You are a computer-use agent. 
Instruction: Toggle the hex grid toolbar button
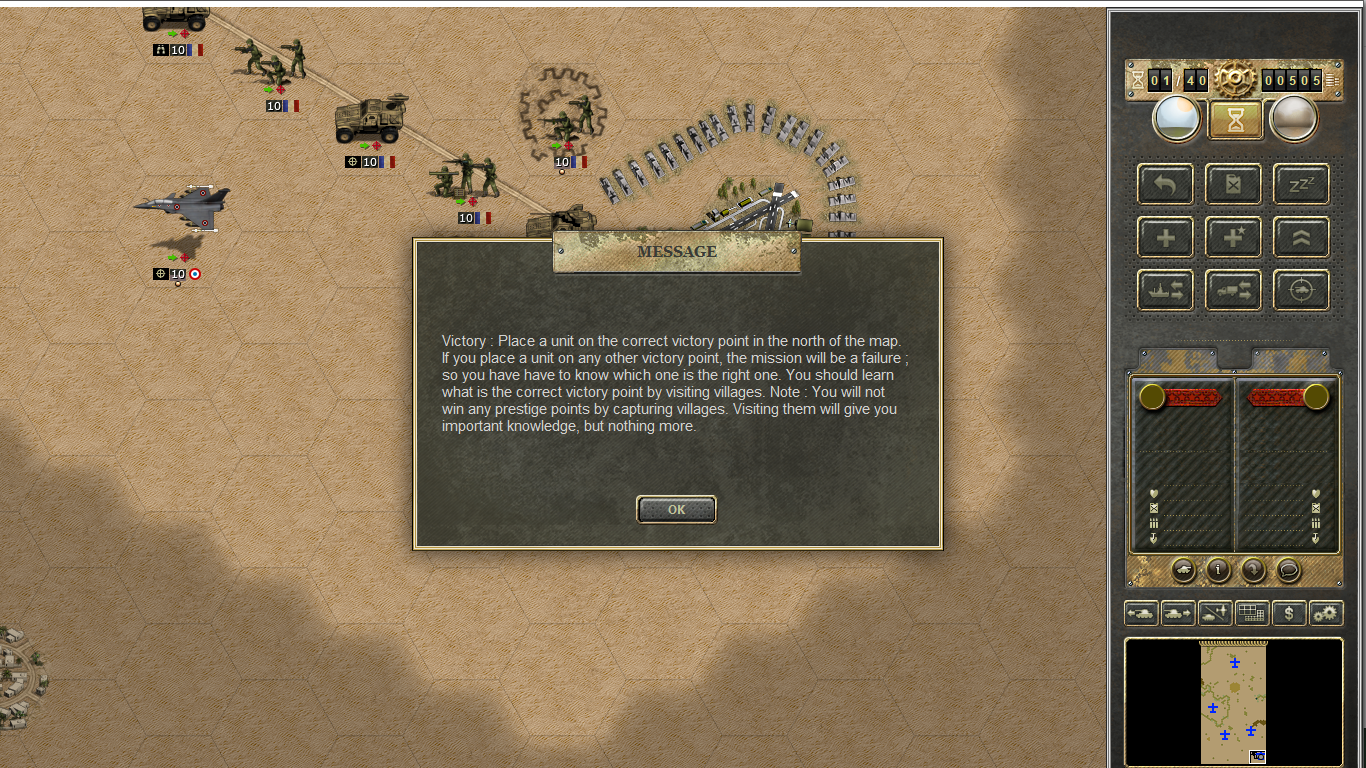(1252, 613)
